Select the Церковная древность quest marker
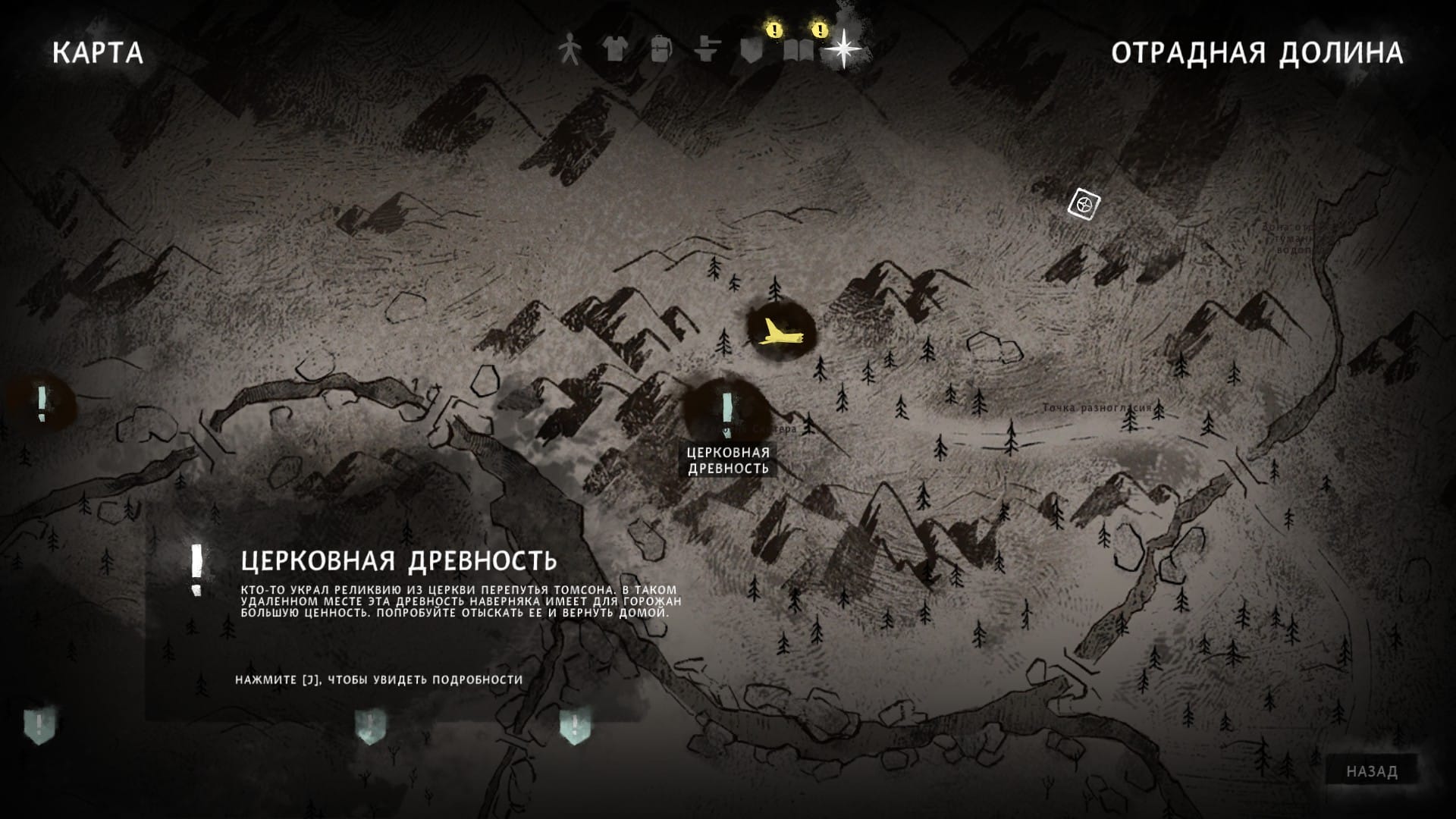The height and width of the screenshot is (819, 1456). (x=727, y=409)
